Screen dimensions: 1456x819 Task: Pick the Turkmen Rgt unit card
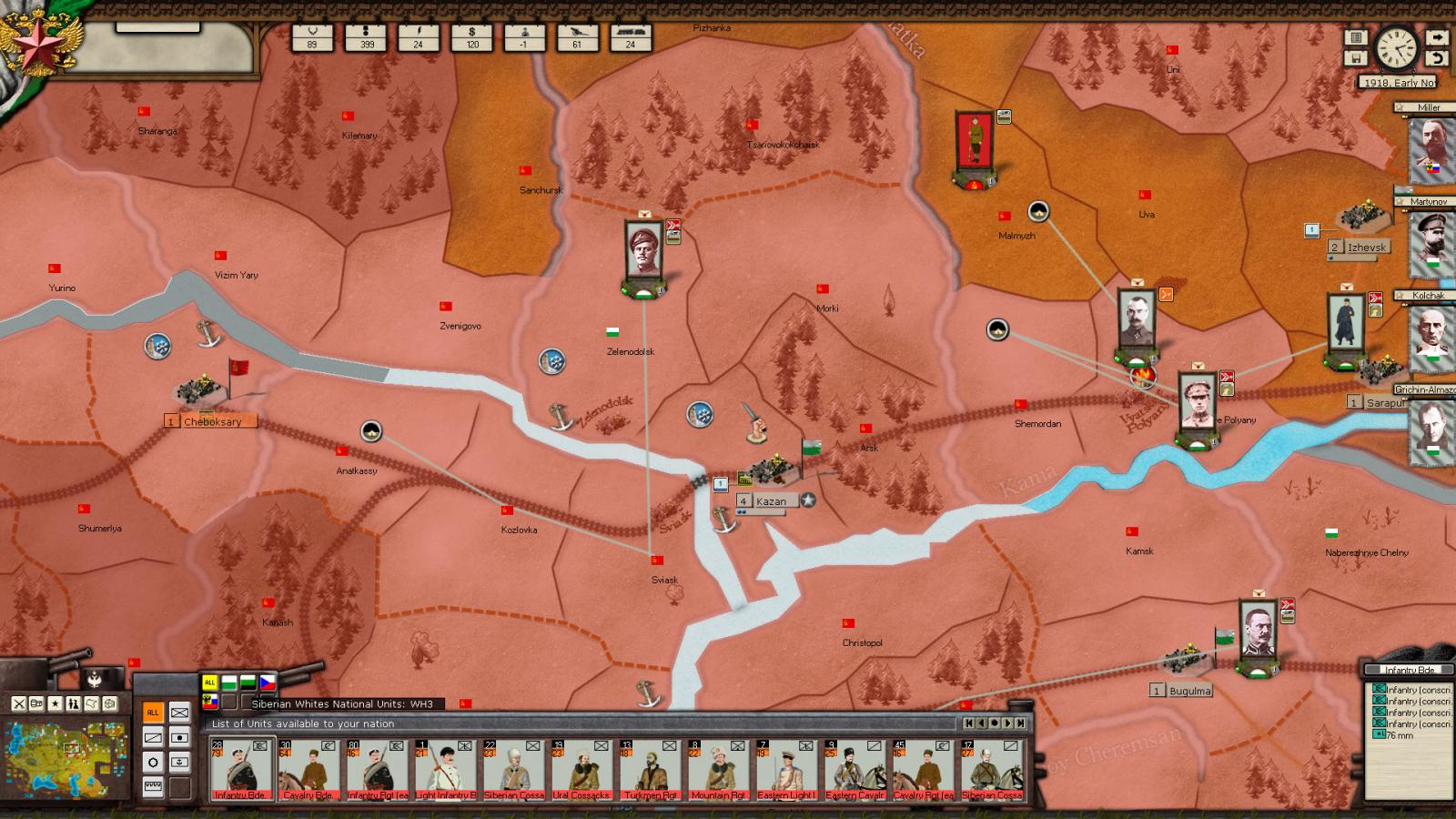click(x=651, y=770)
